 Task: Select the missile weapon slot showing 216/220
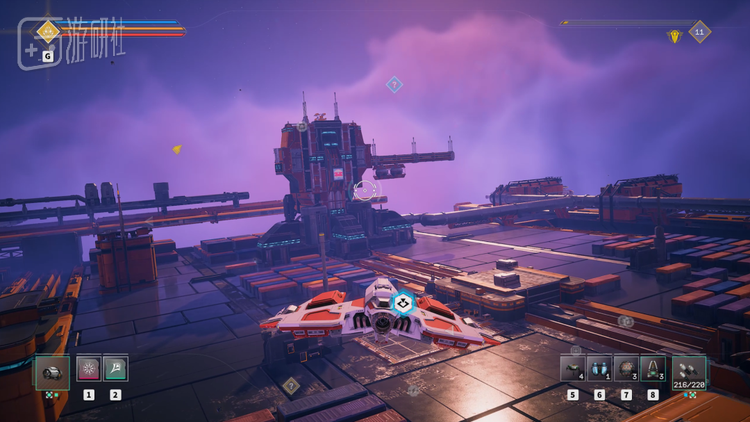[689, 371]
